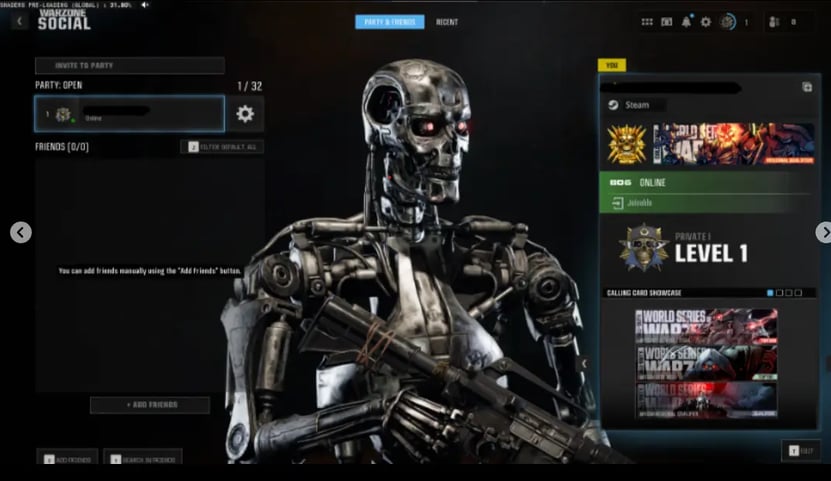This screenshot has height=481, width=831.
Task: Open settings with the top bar gear
Action: [x=705, y=21]
